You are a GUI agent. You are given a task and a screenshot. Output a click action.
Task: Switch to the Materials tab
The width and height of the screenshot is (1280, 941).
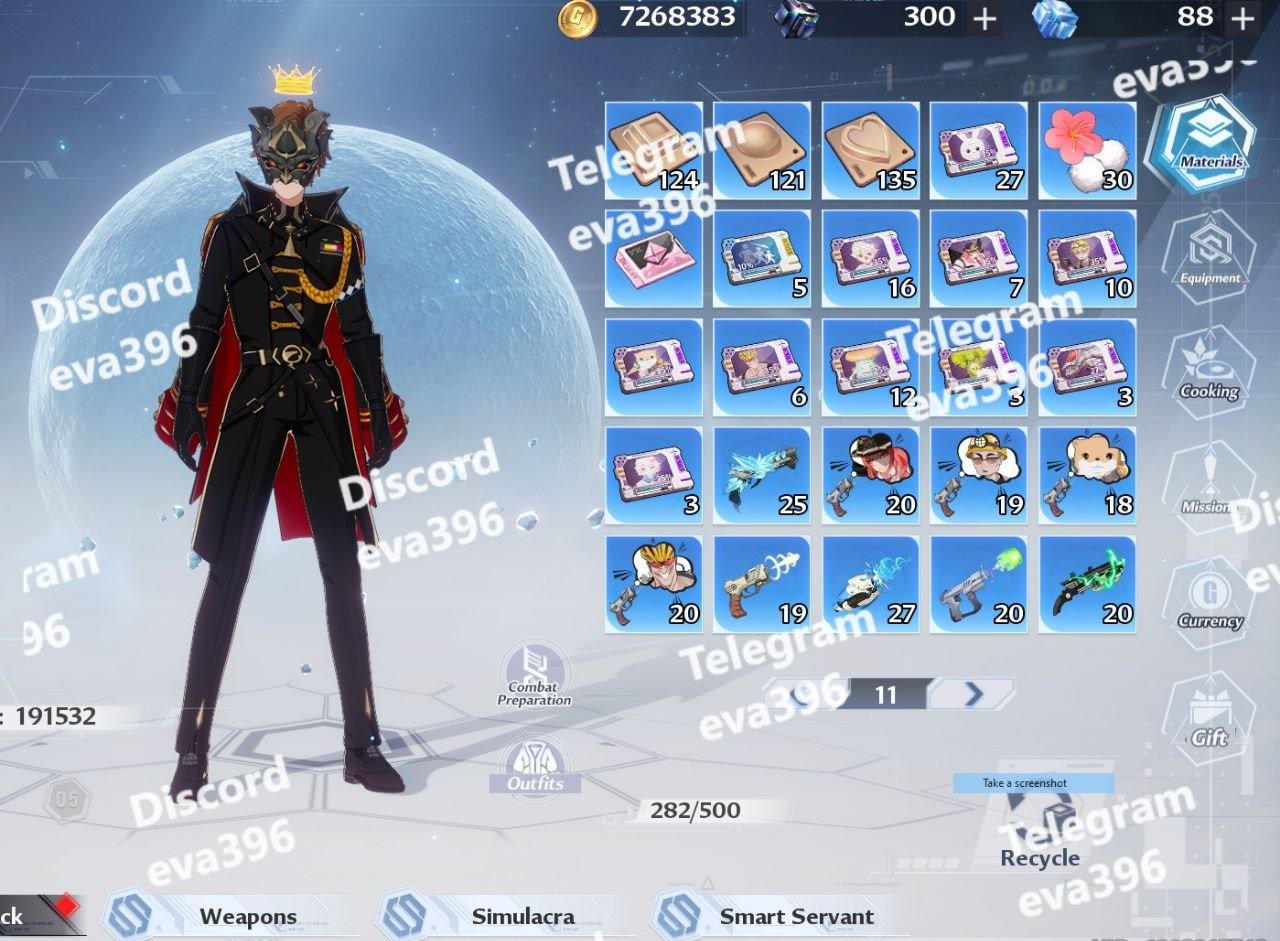tap(1209, 145)
